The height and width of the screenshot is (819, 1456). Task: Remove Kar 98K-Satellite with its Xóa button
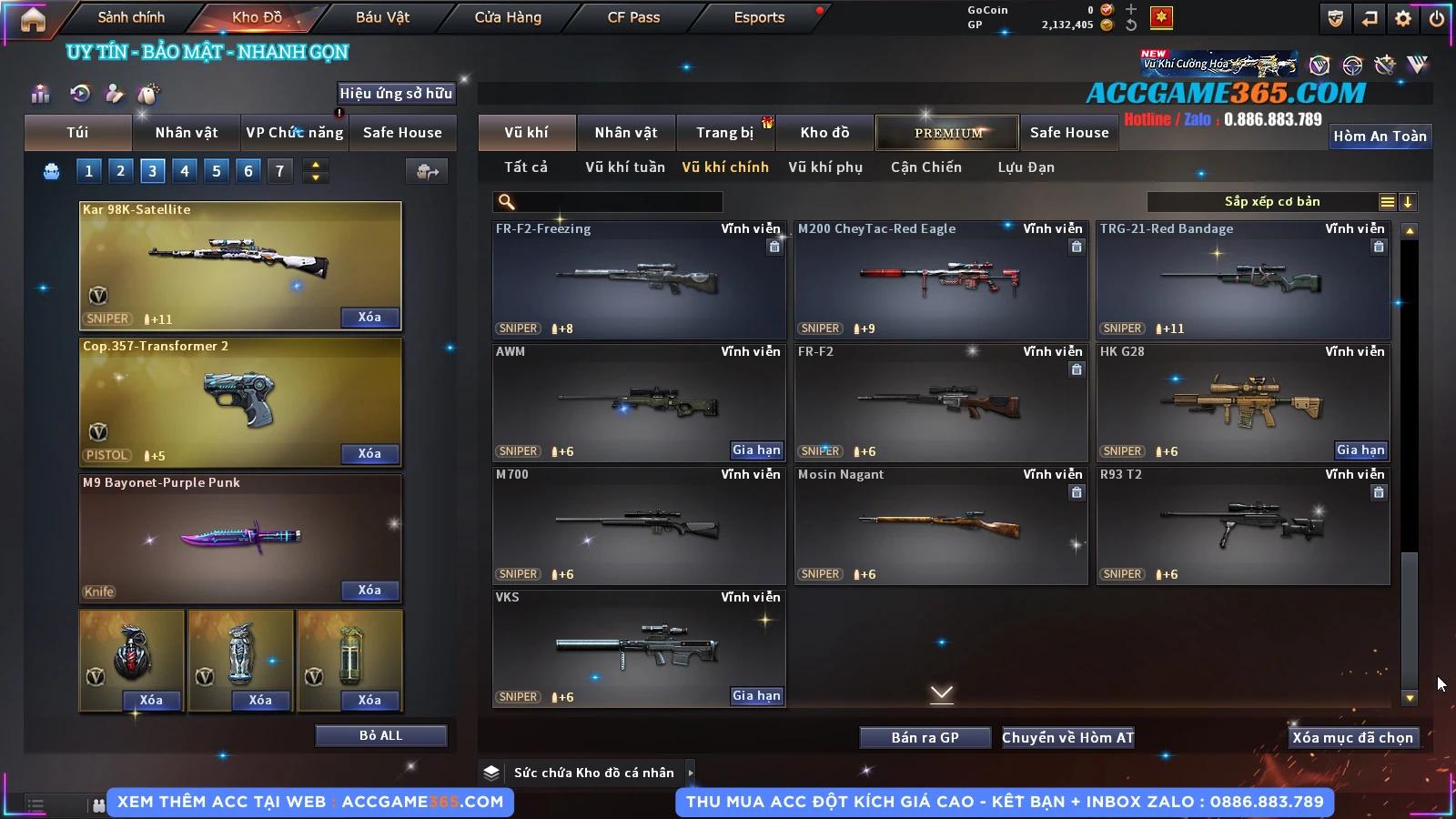coord(369,318)
